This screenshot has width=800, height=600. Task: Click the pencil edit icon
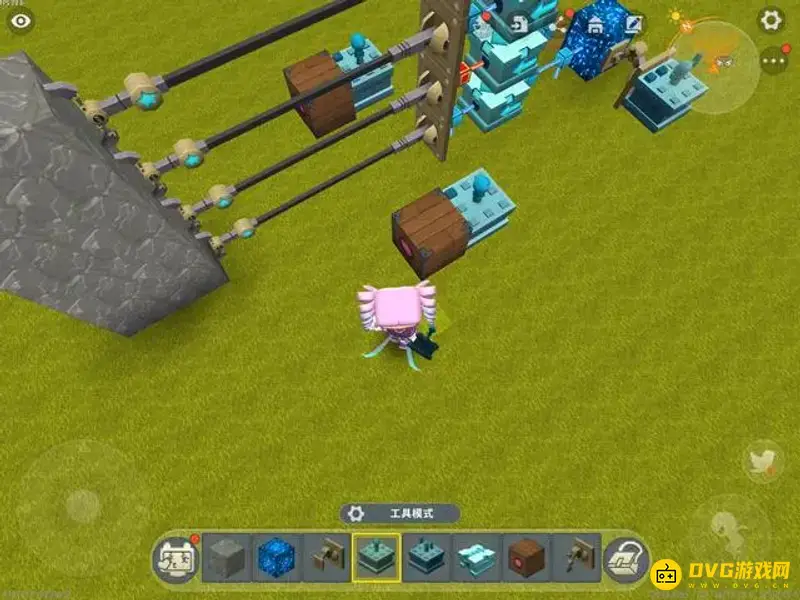coord(633,22)
